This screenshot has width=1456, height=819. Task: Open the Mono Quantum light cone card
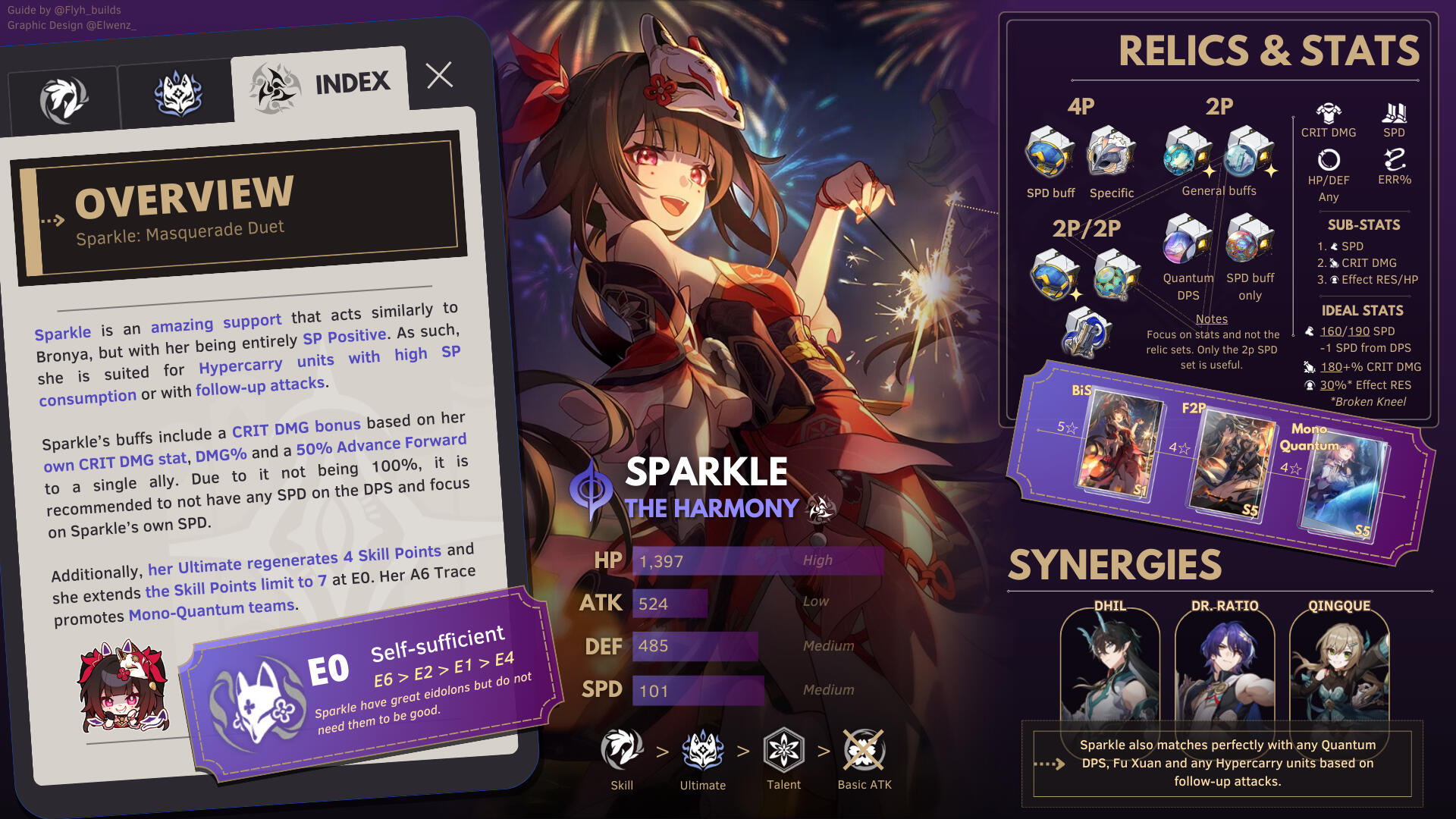tap(1343, 485)
